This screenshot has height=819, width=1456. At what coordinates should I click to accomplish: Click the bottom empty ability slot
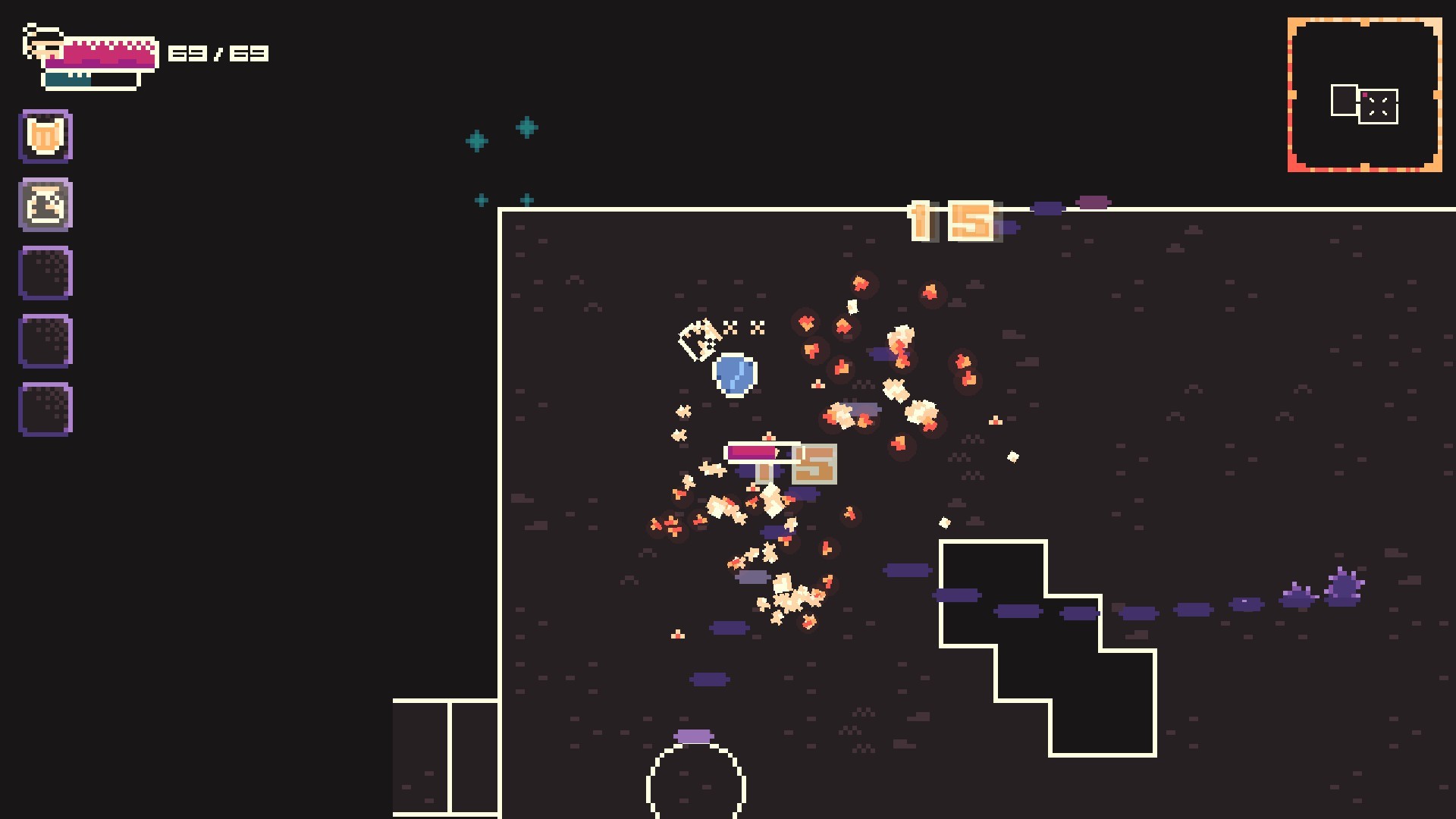coord(45,409)
